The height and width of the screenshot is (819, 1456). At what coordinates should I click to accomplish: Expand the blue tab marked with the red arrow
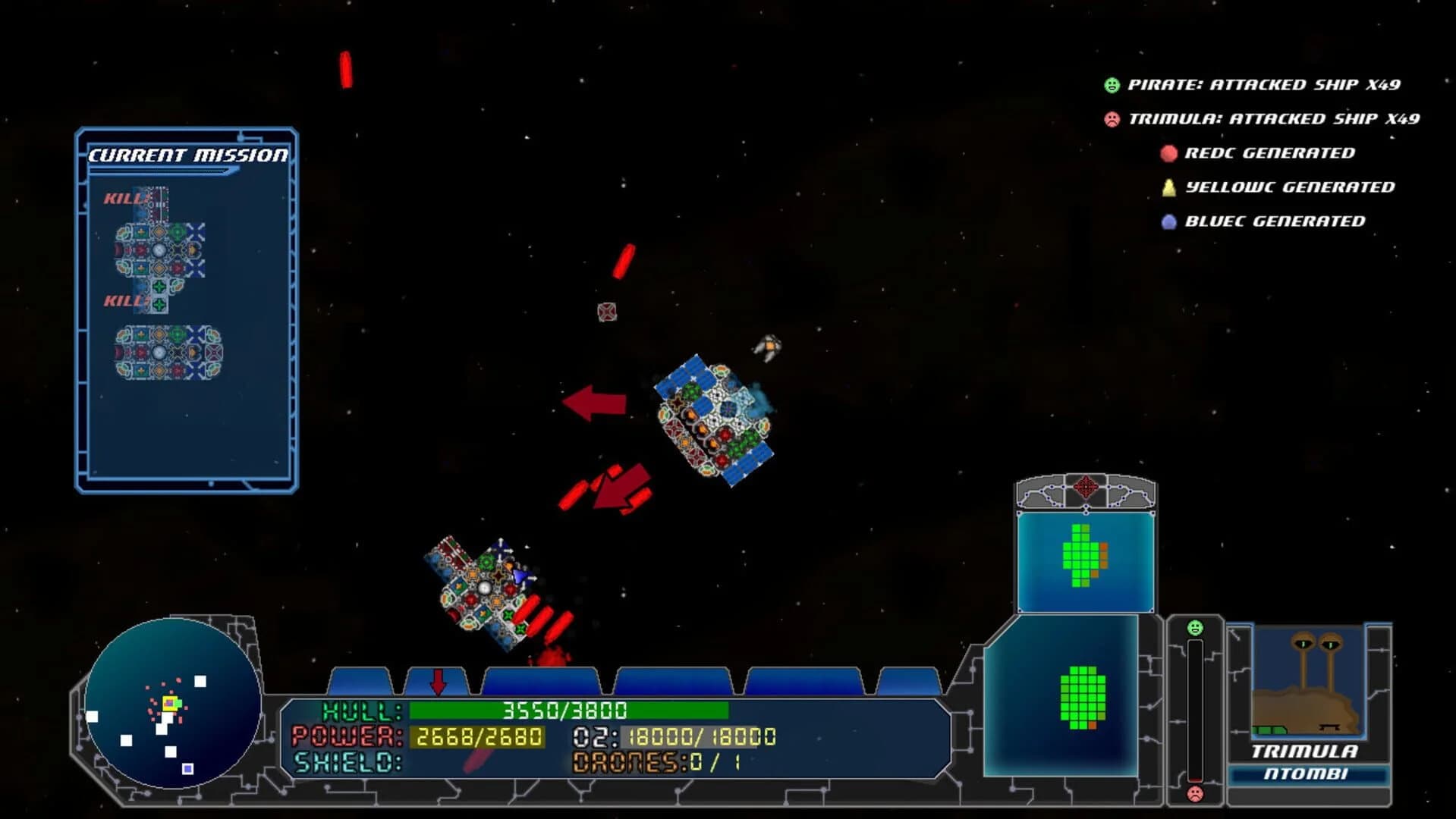tap(439, 681)
